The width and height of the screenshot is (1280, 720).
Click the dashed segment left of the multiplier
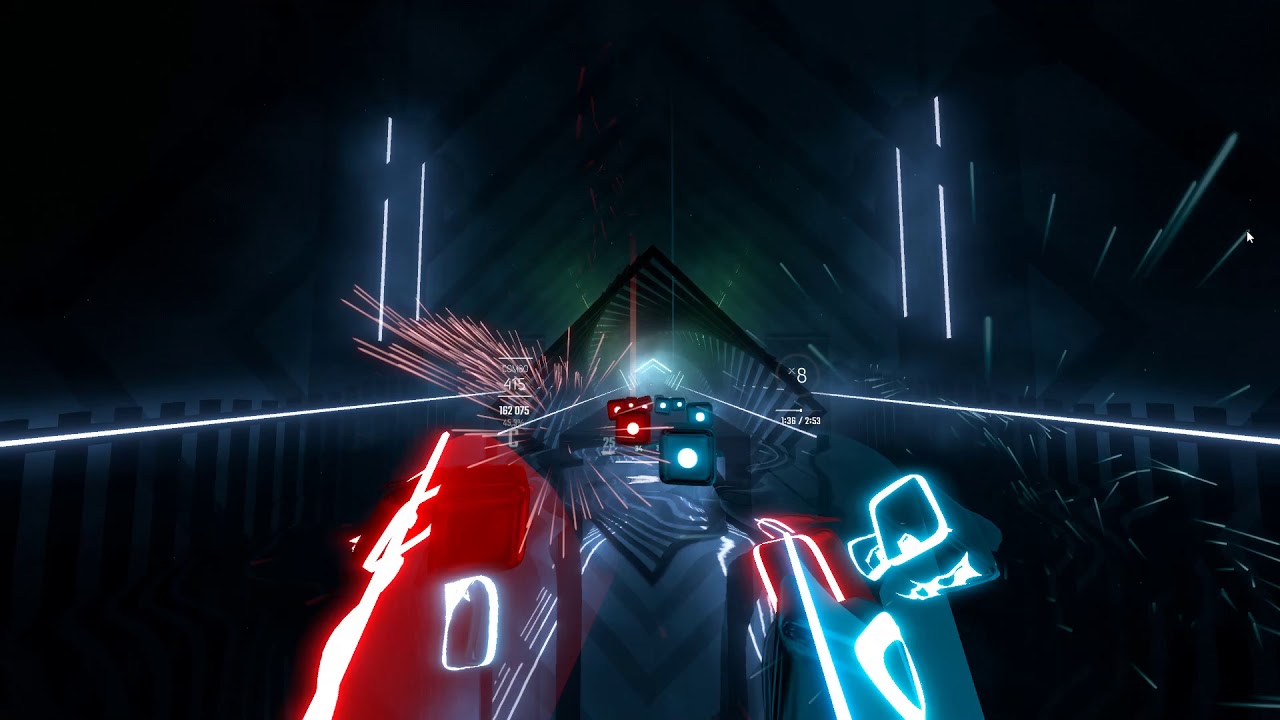765,389
